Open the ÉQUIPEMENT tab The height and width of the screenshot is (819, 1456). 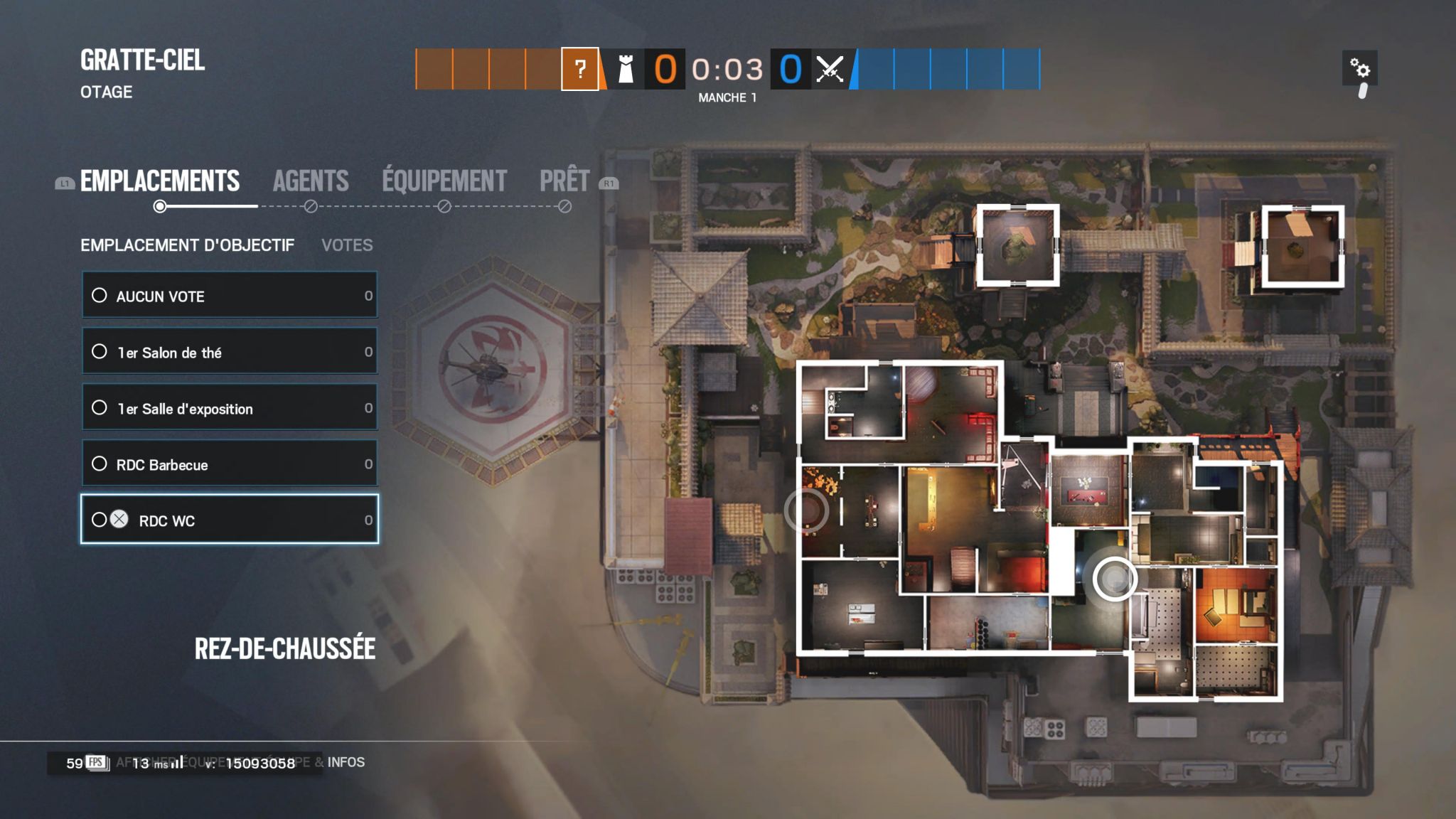442,181
